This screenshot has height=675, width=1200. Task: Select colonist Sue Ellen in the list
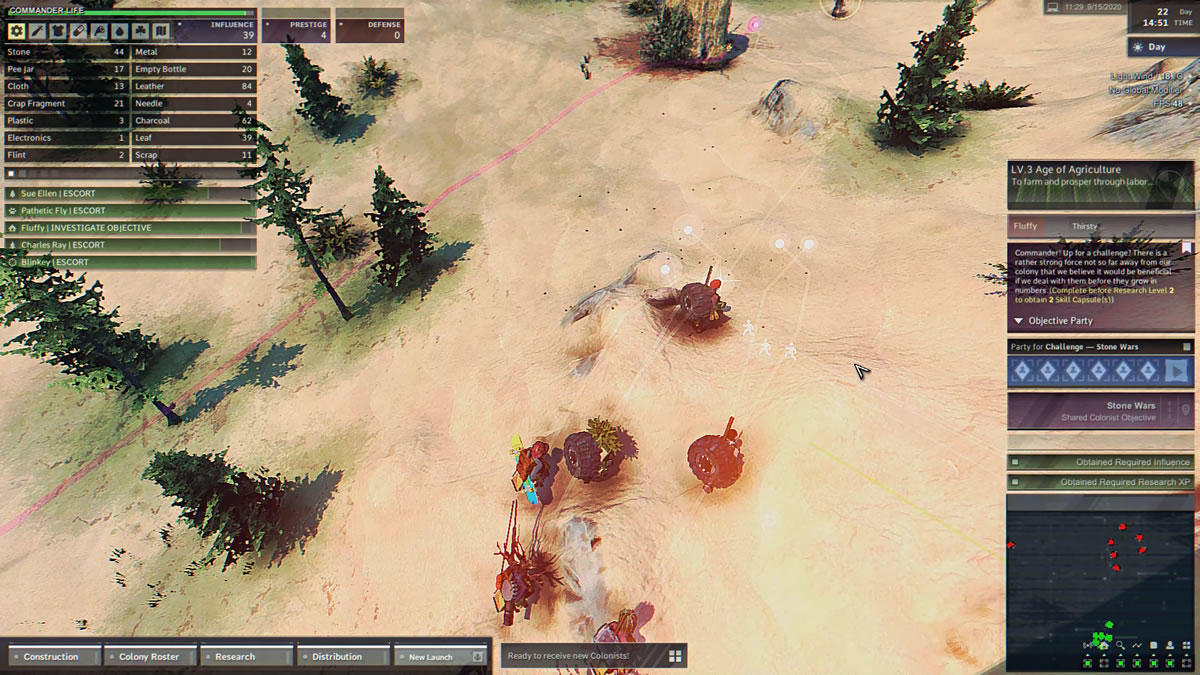130,193
